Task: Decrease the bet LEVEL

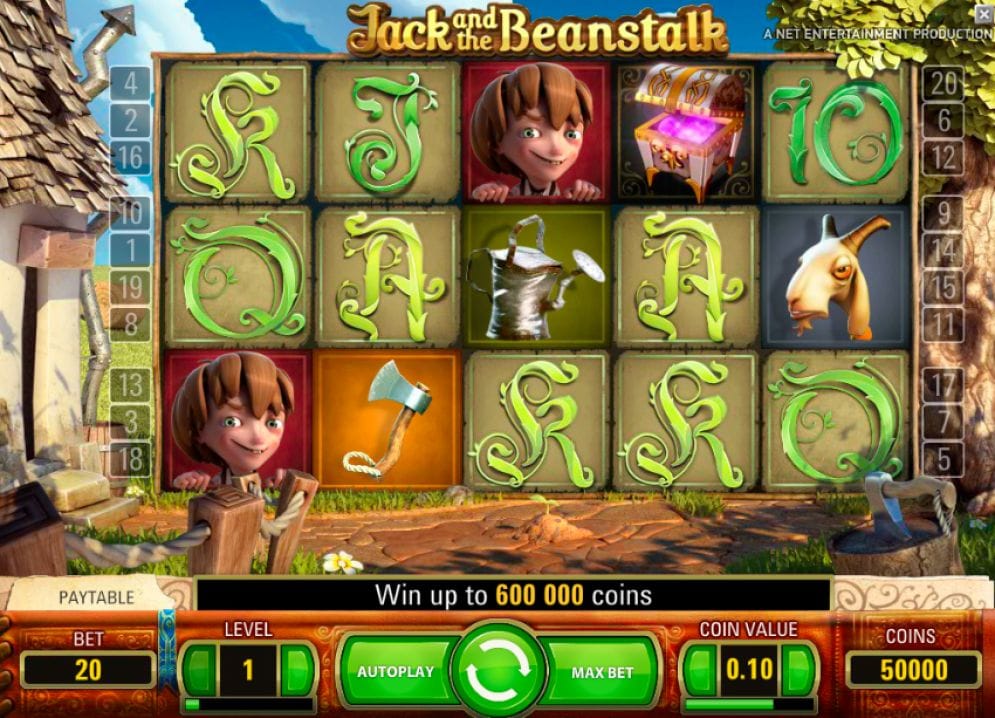Action: (x=201, y=668)
